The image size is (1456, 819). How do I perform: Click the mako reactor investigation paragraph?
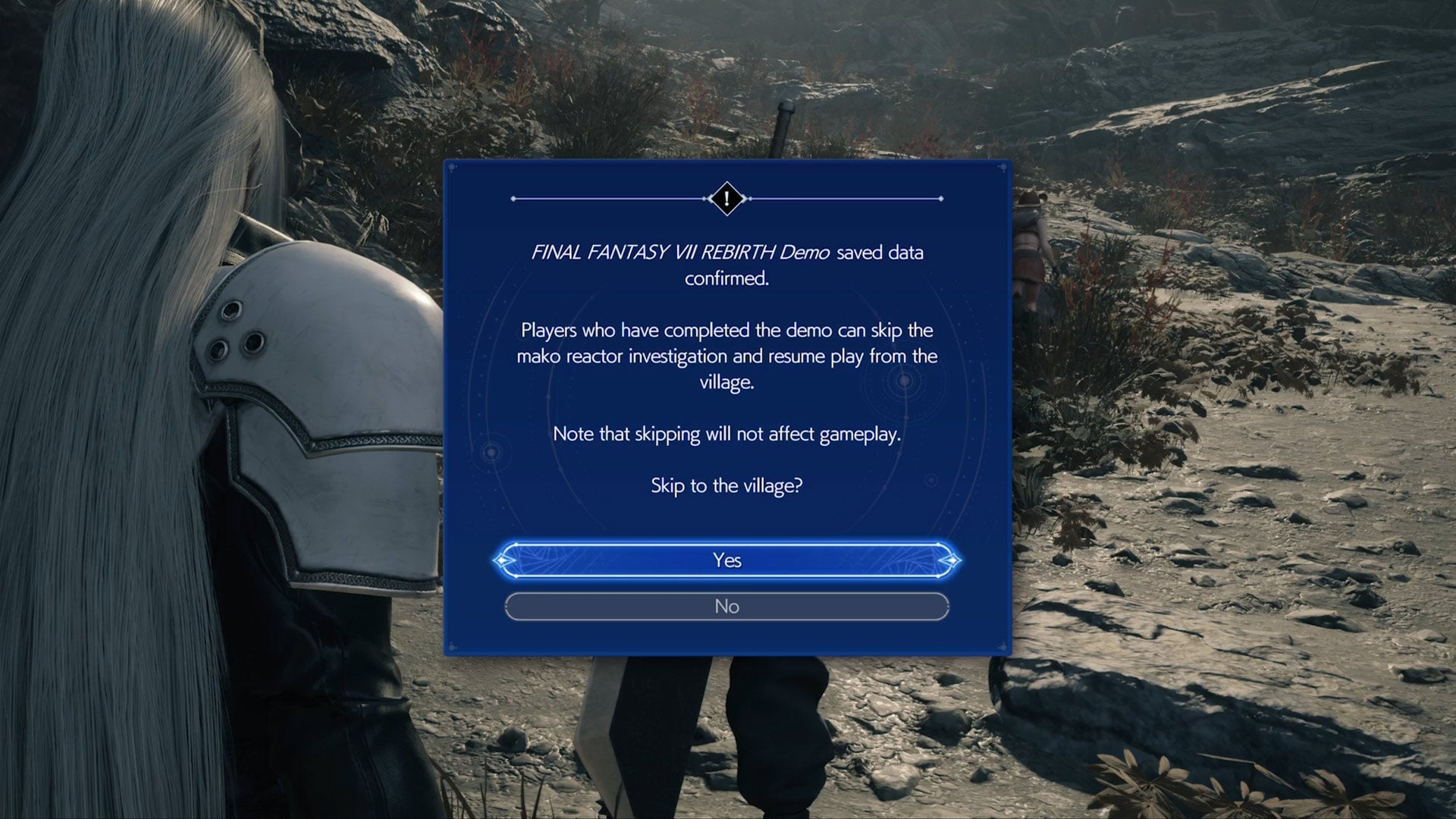726,356
